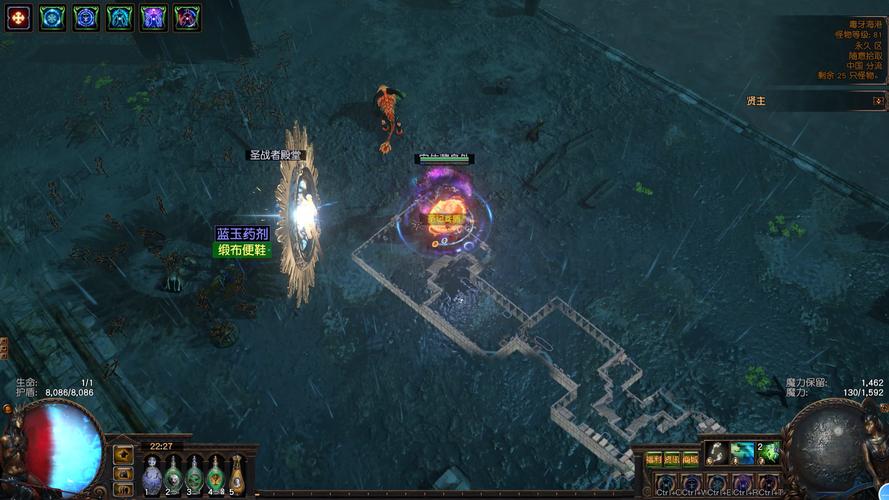Viewport: 889px width, 500px height.
Task: Expand the 贤主 tracker panel
Action: click(x=877, y=101)
